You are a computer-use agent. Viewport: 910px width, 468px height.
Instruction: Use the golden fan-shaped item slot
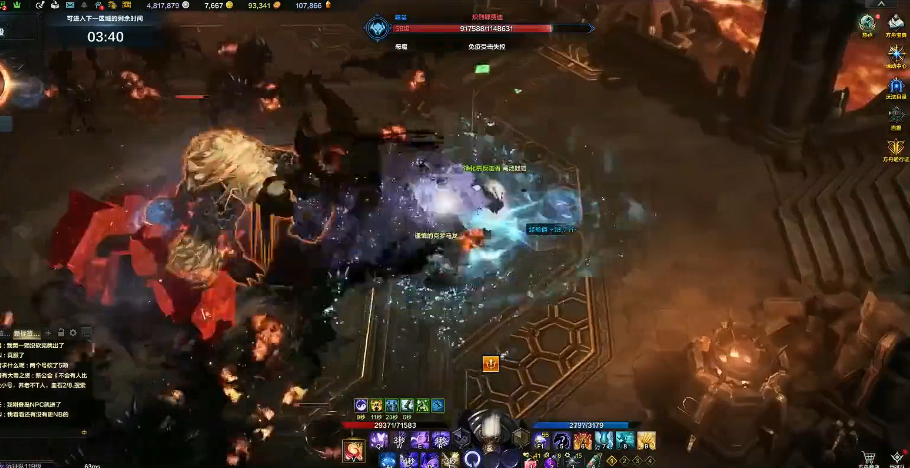pos(646,441)
